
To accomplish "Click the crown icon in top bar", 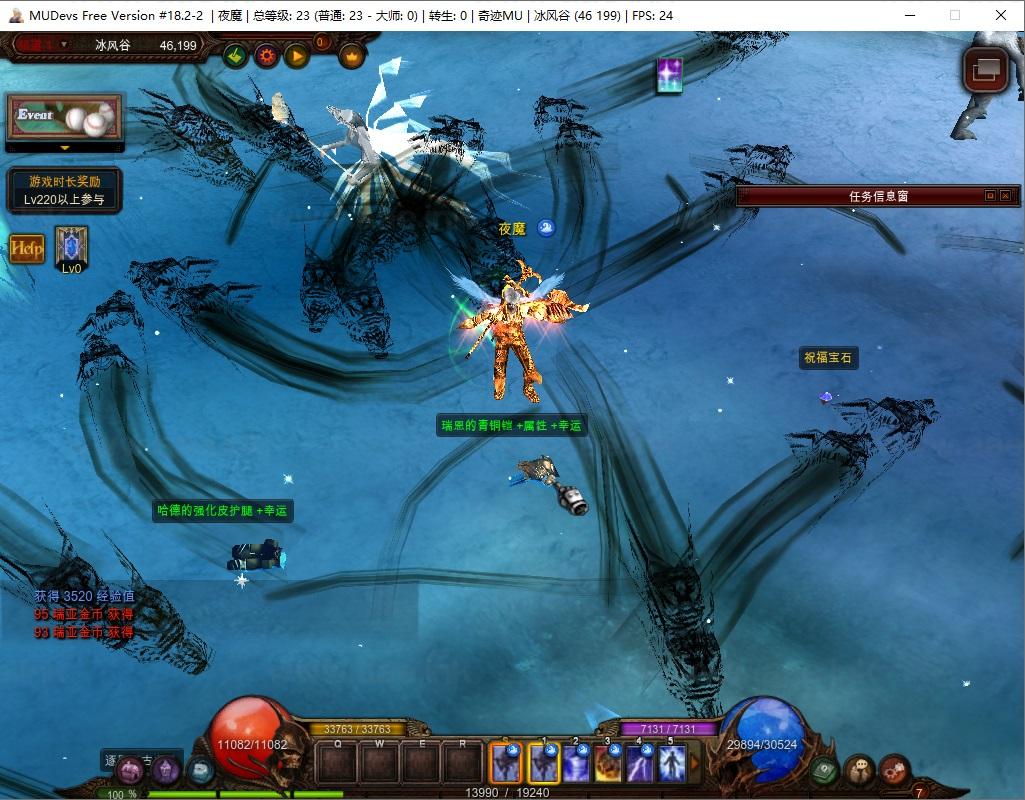I will coord(351,56).
